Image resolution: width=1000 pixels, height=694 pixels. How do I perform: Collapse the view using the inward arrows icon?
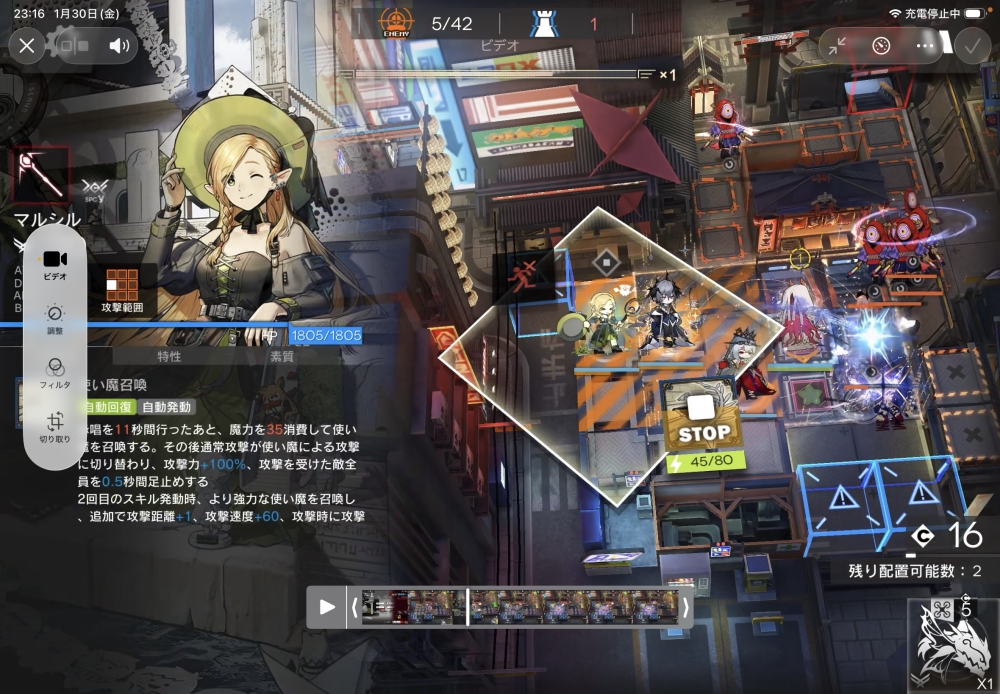838,45
